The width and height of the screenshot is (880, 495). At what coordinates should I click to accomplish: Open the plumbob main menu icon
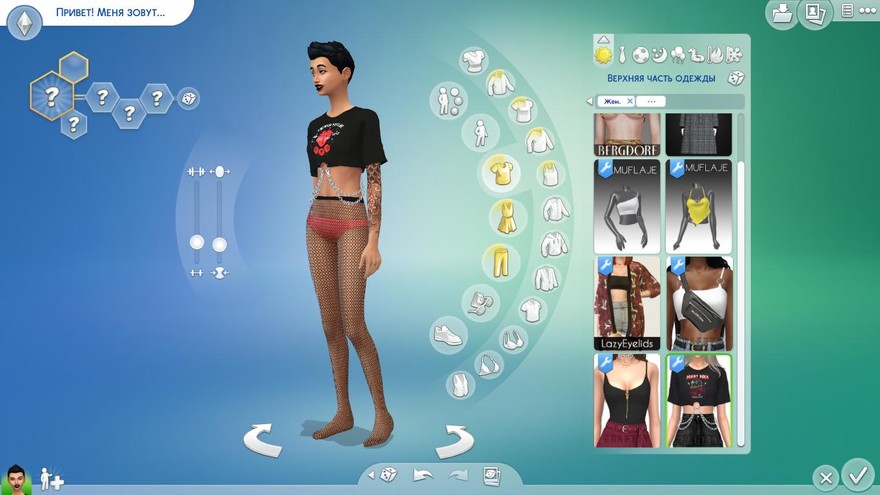(24, 20)
